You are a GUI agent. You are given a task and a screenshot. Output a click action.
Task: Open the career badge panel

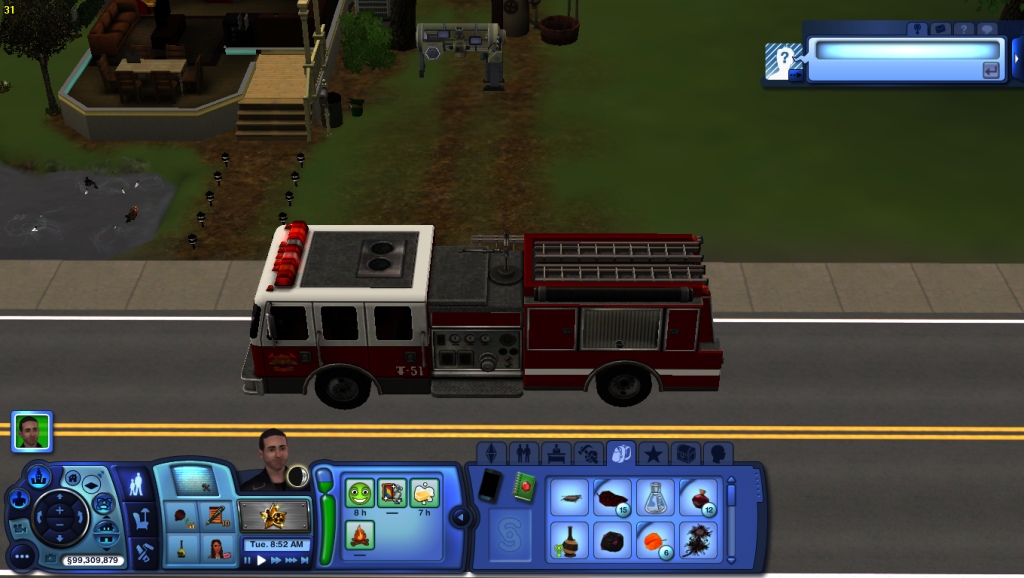click(274, 517)
